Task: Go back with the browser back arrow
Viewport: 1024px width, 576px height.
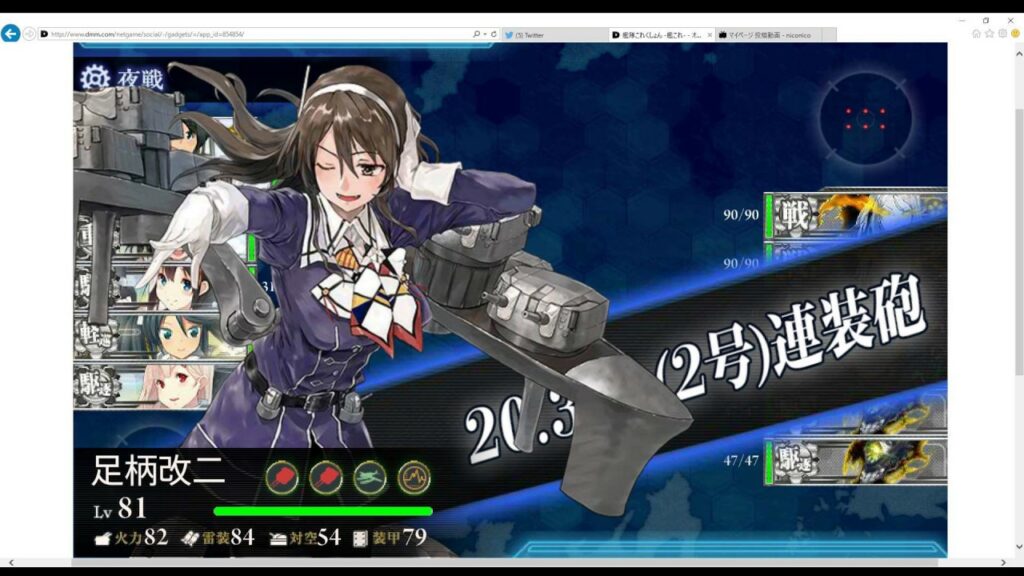Action: pyautogui.click(x=11, y=34)
